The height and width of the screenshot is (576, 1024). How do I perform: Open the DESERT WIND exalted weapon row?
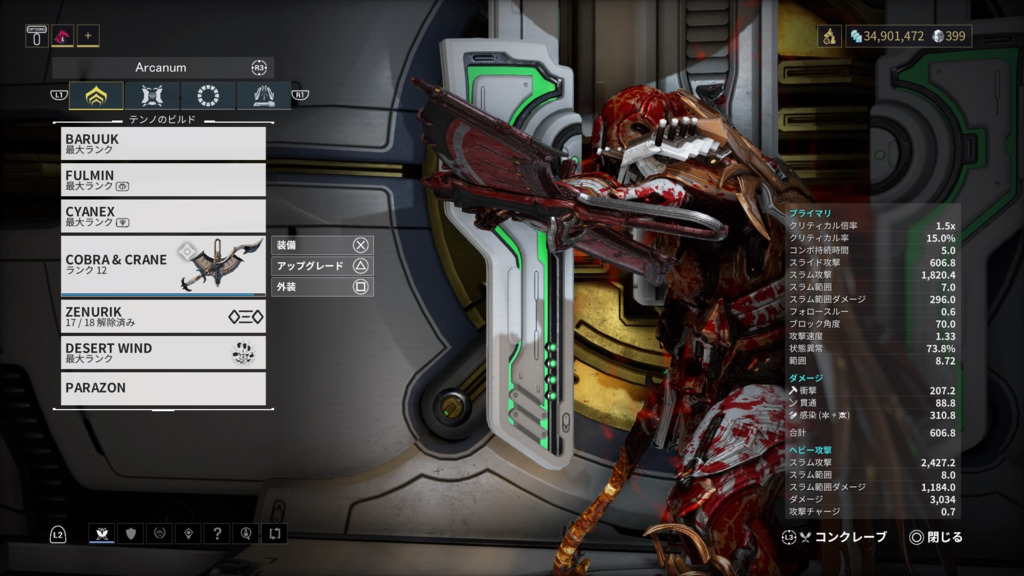click(x=163, y=352)
